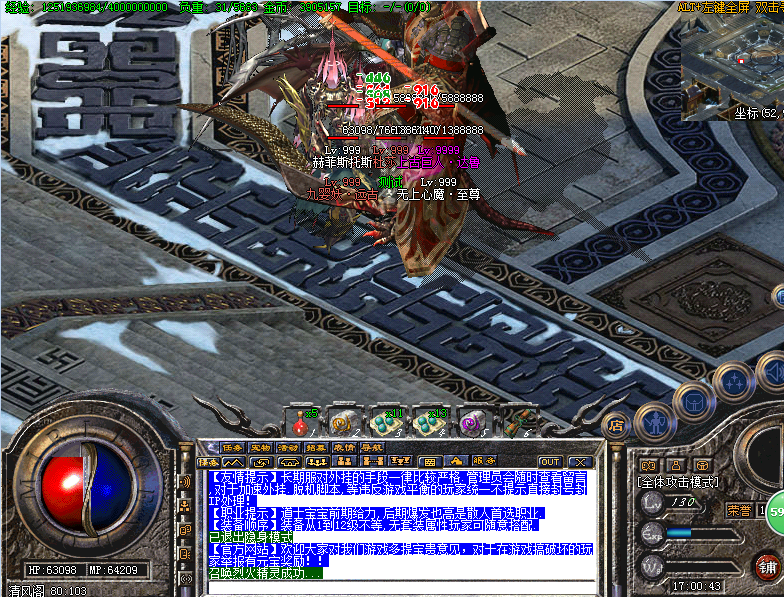Open the 宠物 pet tab
This screenshot has width=784, height=597.
click(260, 447)
